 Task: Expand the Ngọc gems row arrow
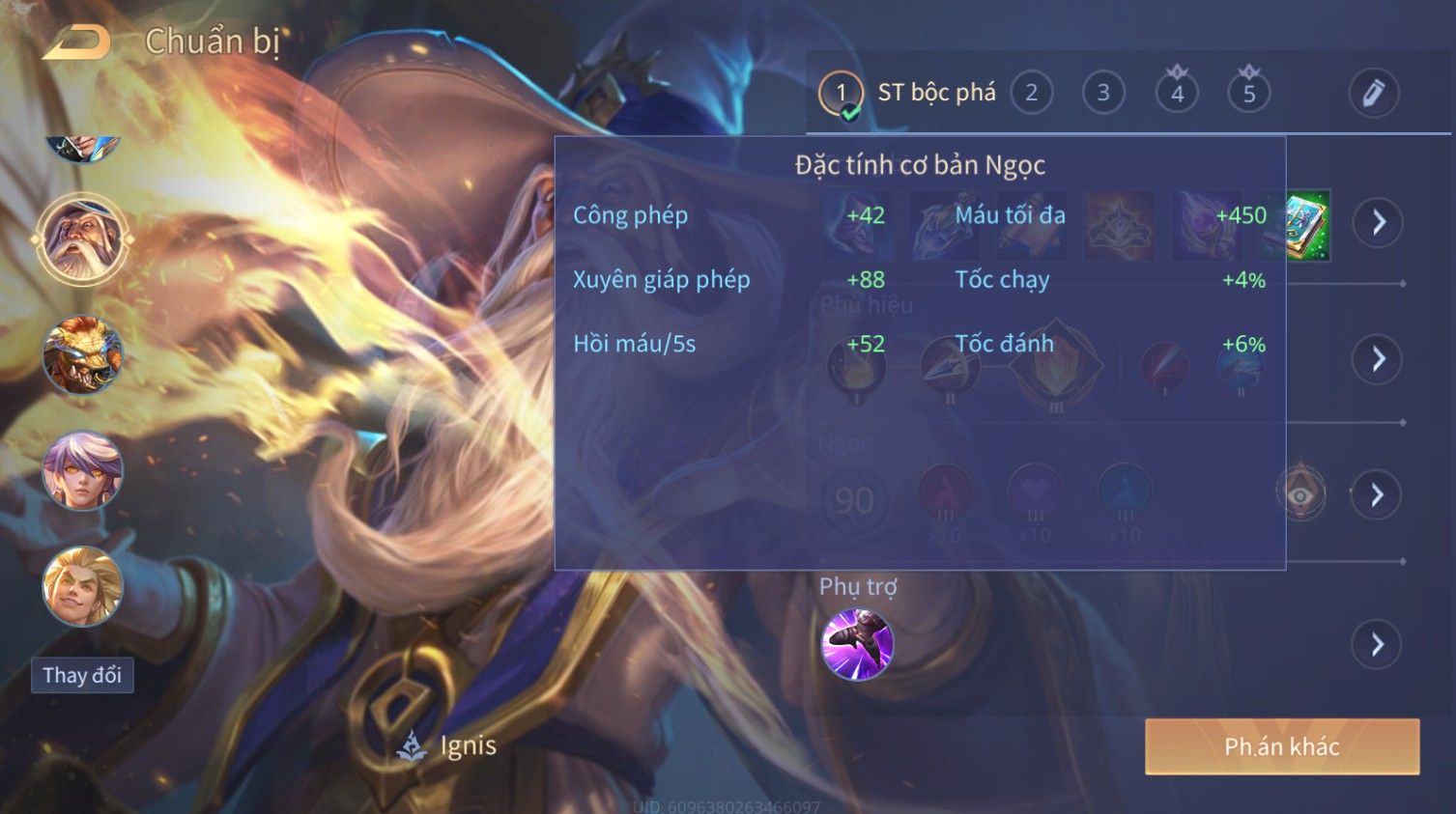pyautogui.click(x=1378, y=495)
